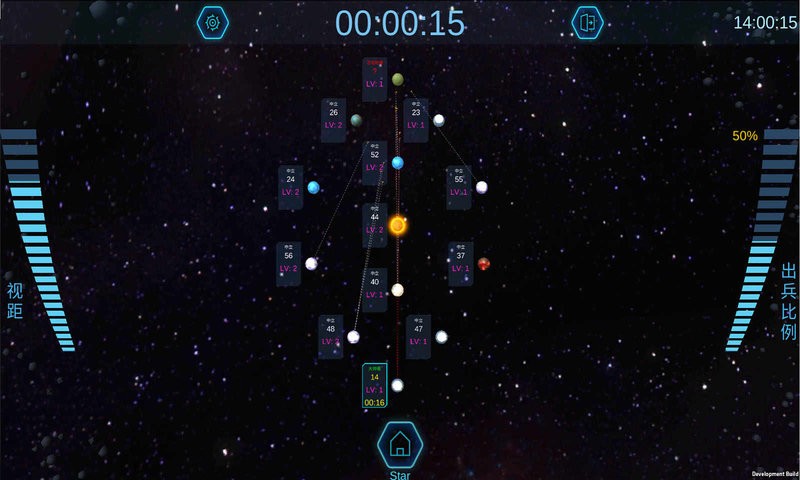Choose the red-labeled card at the top
Viewport: 800px width, 480px height.
[375, 77]
